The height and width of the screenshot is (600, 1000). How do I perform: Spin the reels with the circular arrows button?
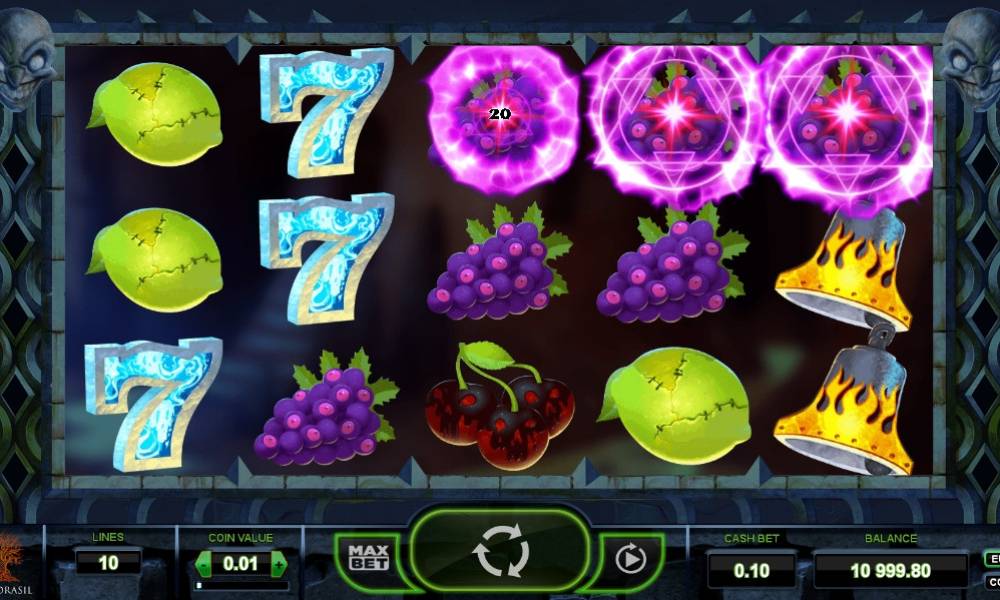tap(500, 554)
